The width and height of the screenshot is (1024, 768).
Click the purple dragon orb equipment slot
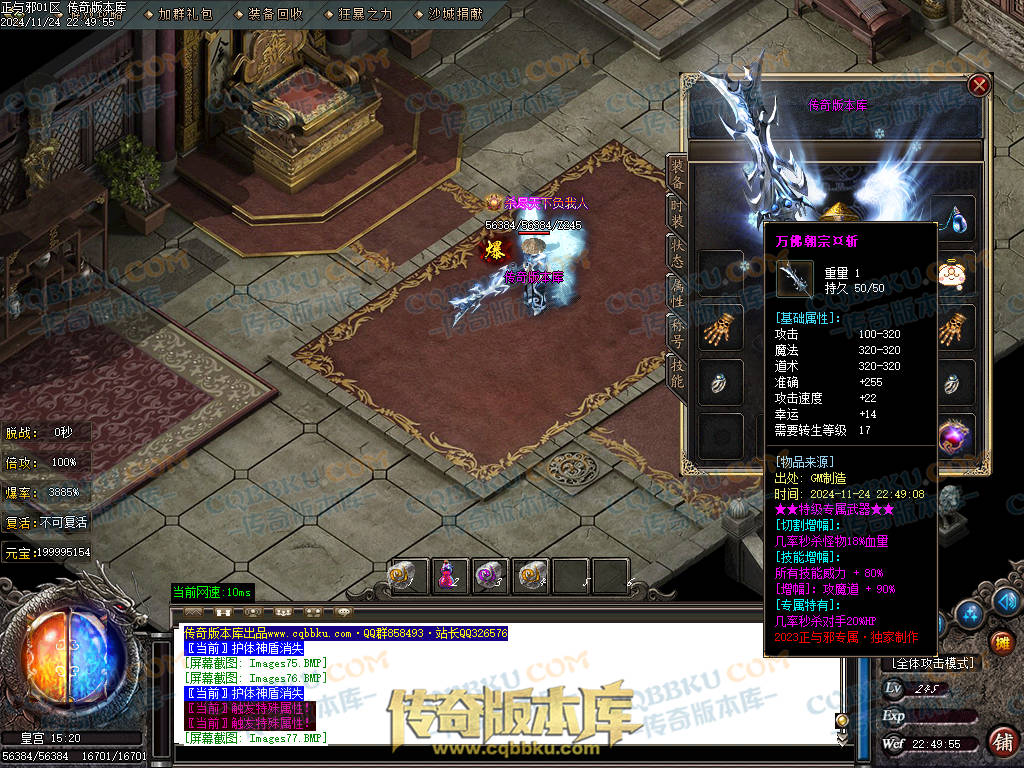955,435
